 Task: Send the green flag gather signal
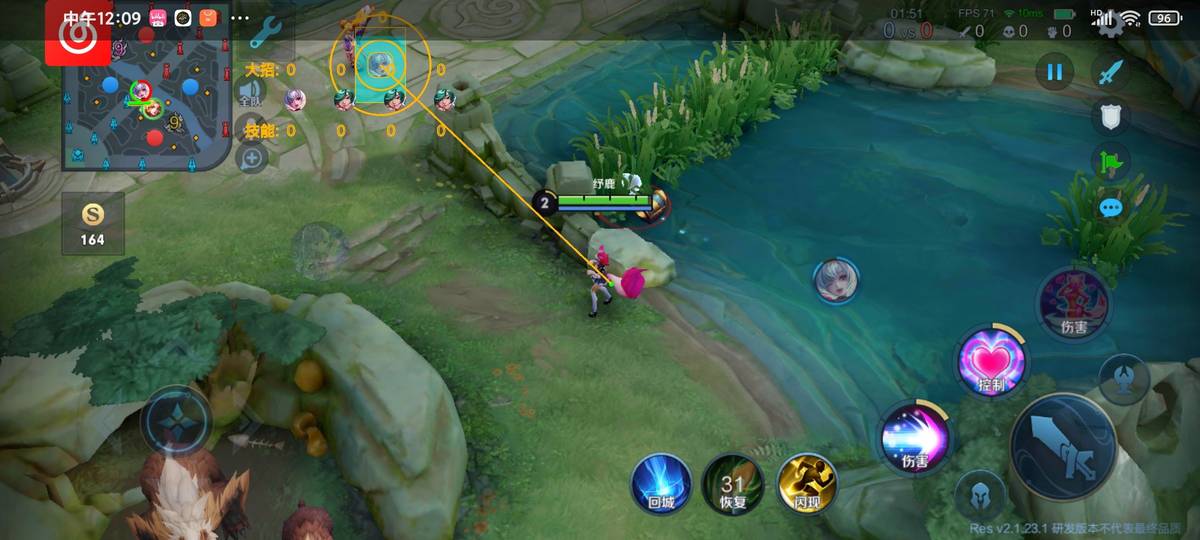click(x=1110, y=162)
